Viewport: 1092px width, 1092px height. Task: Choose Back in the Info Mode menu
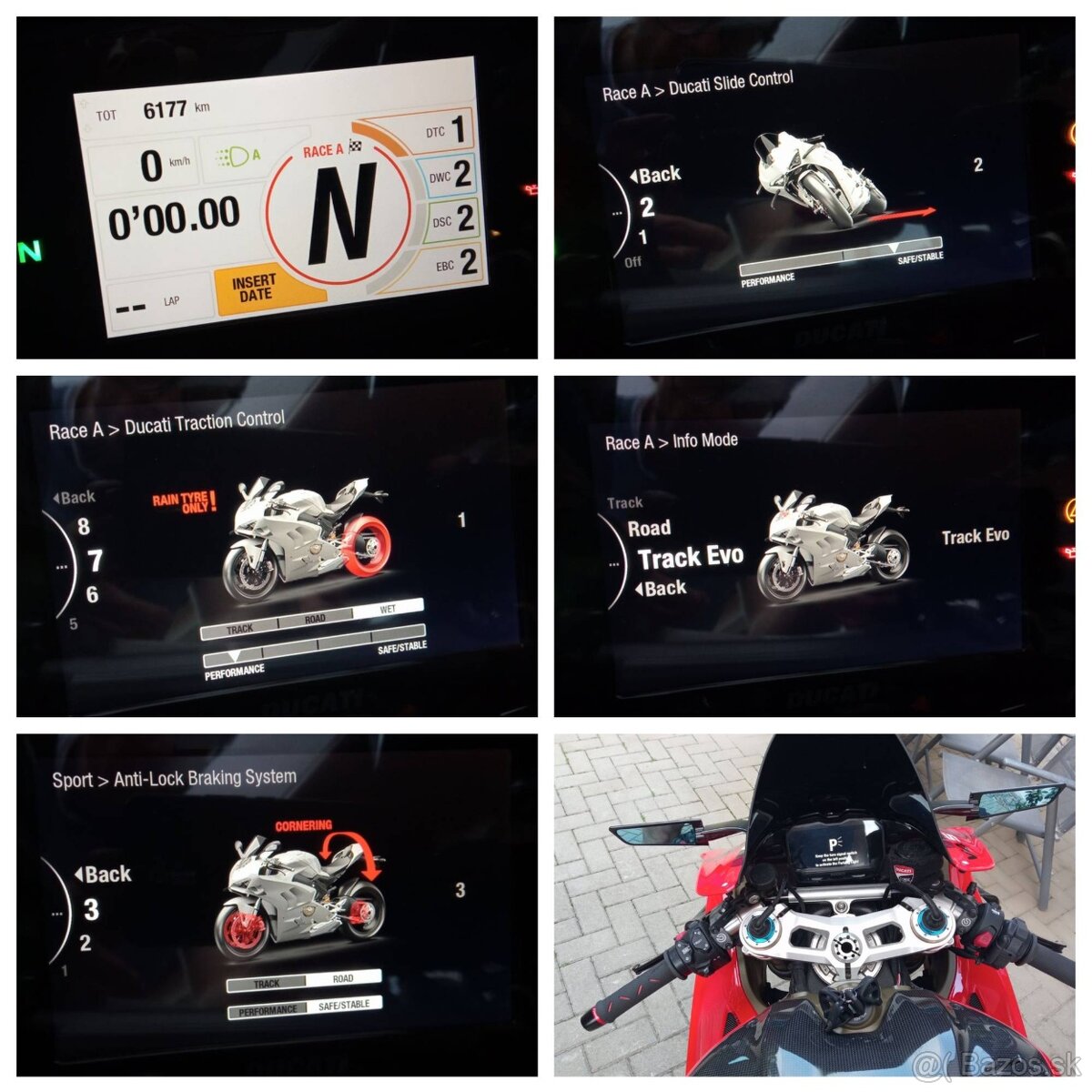coord(662,589)
